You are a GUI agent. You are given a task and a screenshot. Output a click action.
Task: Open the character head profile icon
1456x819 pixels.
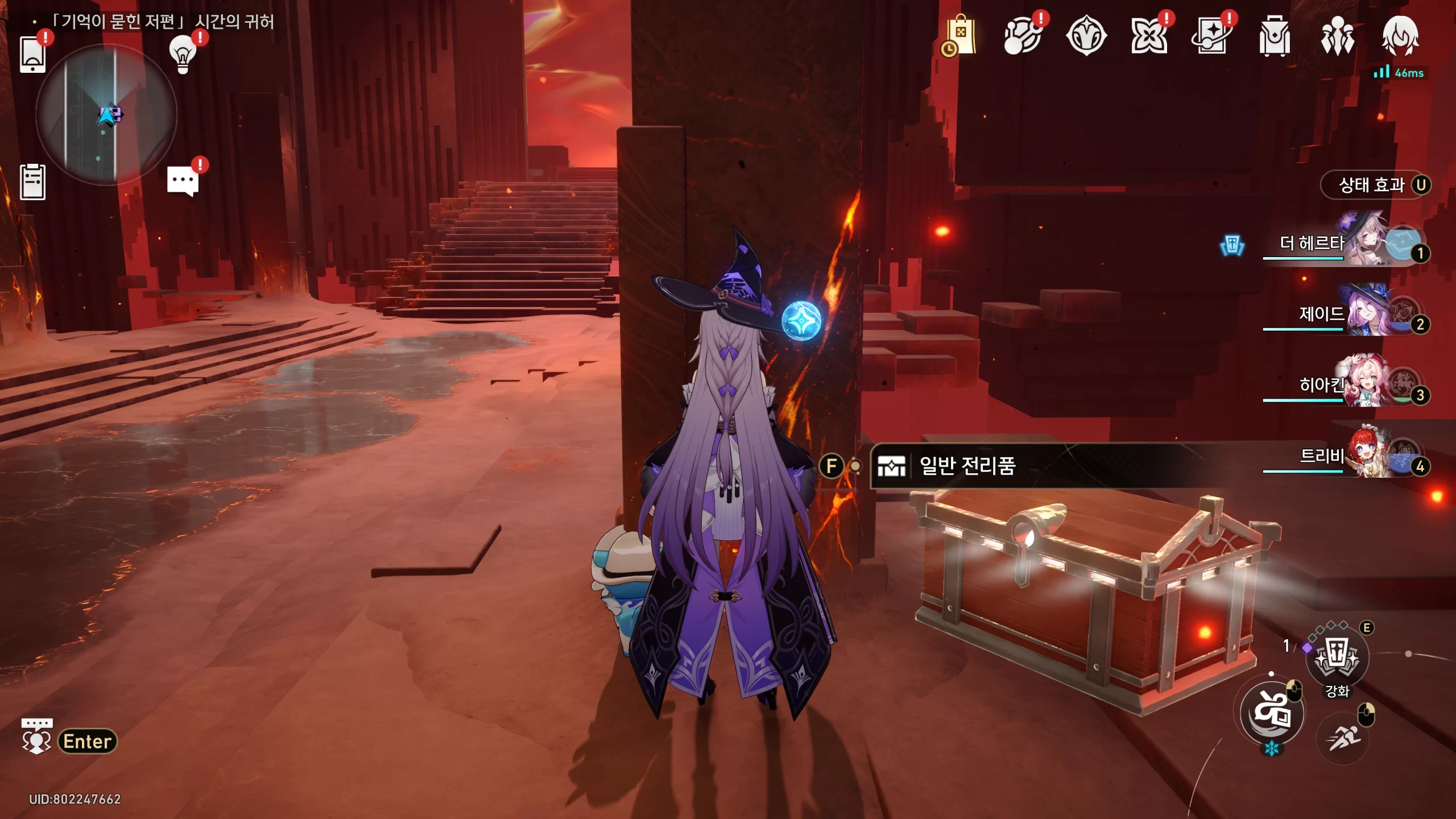1400,36
